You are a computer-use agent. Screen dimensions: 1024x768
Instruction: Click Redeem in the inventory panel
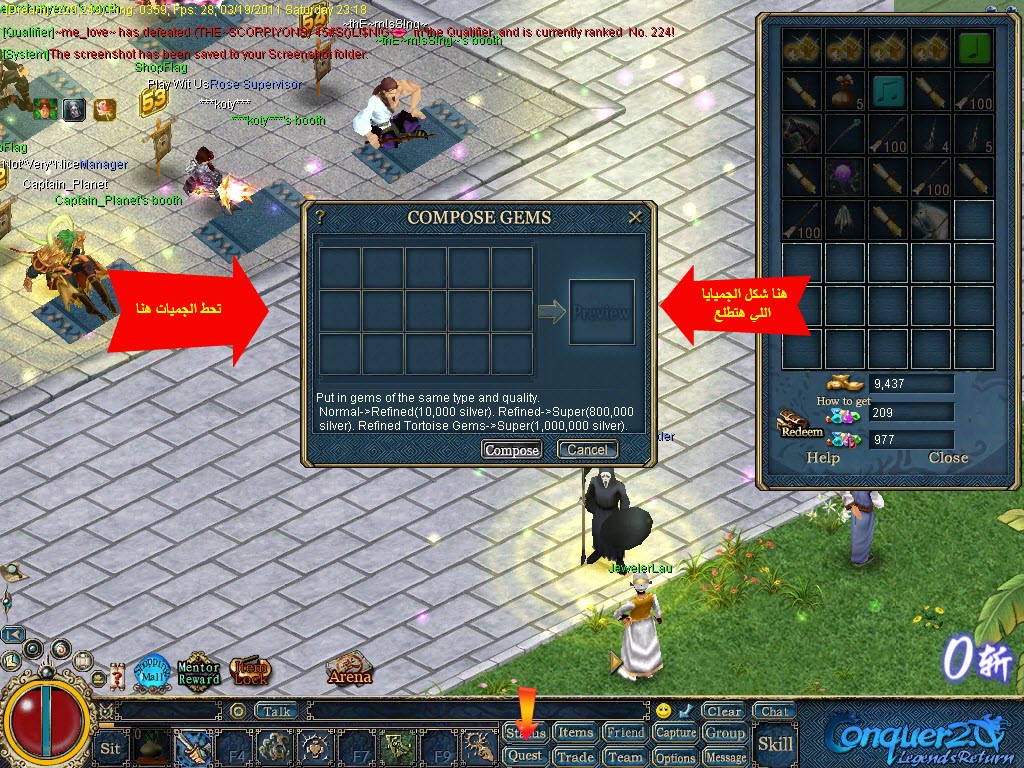point(800,428)
